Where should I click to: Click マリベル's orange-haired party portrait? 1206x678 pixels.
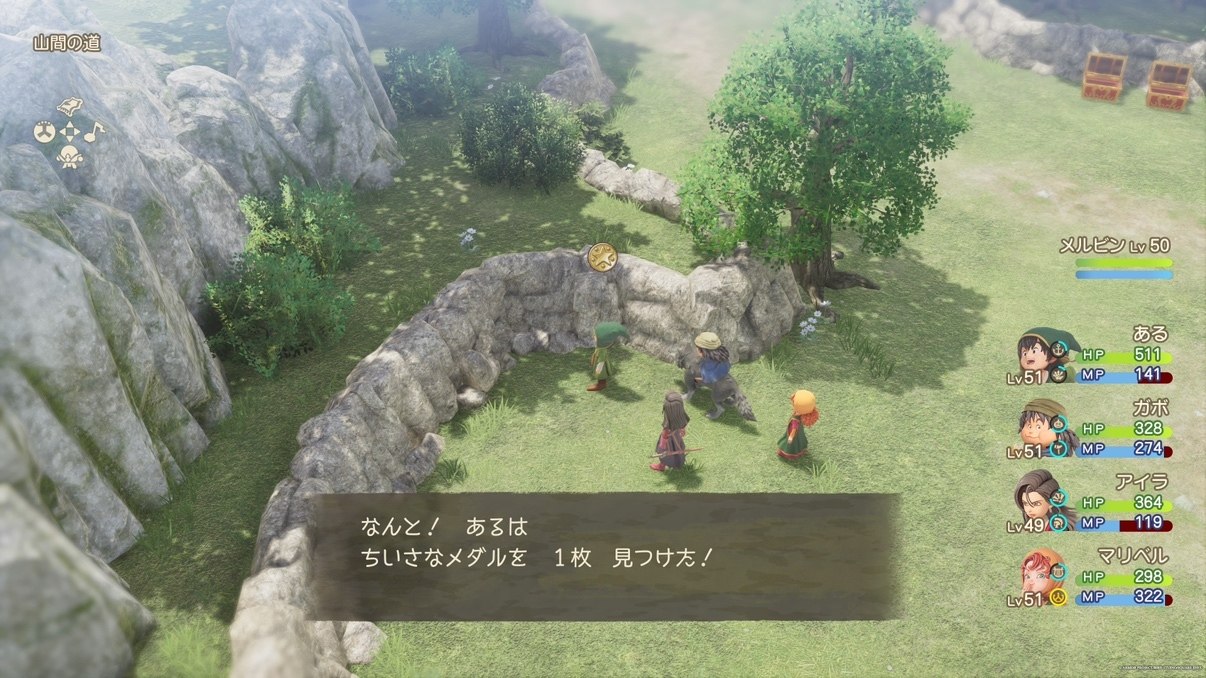click(x=1038, y=575)
